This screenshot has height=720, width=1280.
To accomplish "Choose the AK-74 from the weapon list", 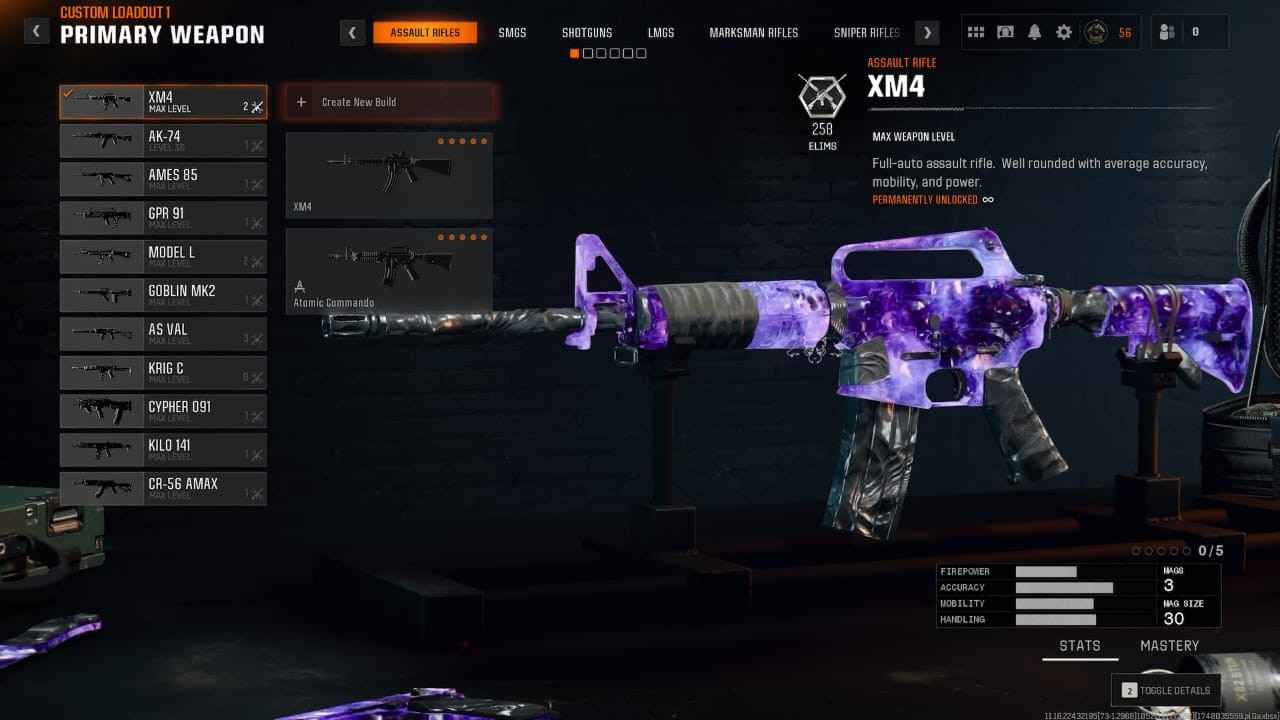I will [163, 141].
